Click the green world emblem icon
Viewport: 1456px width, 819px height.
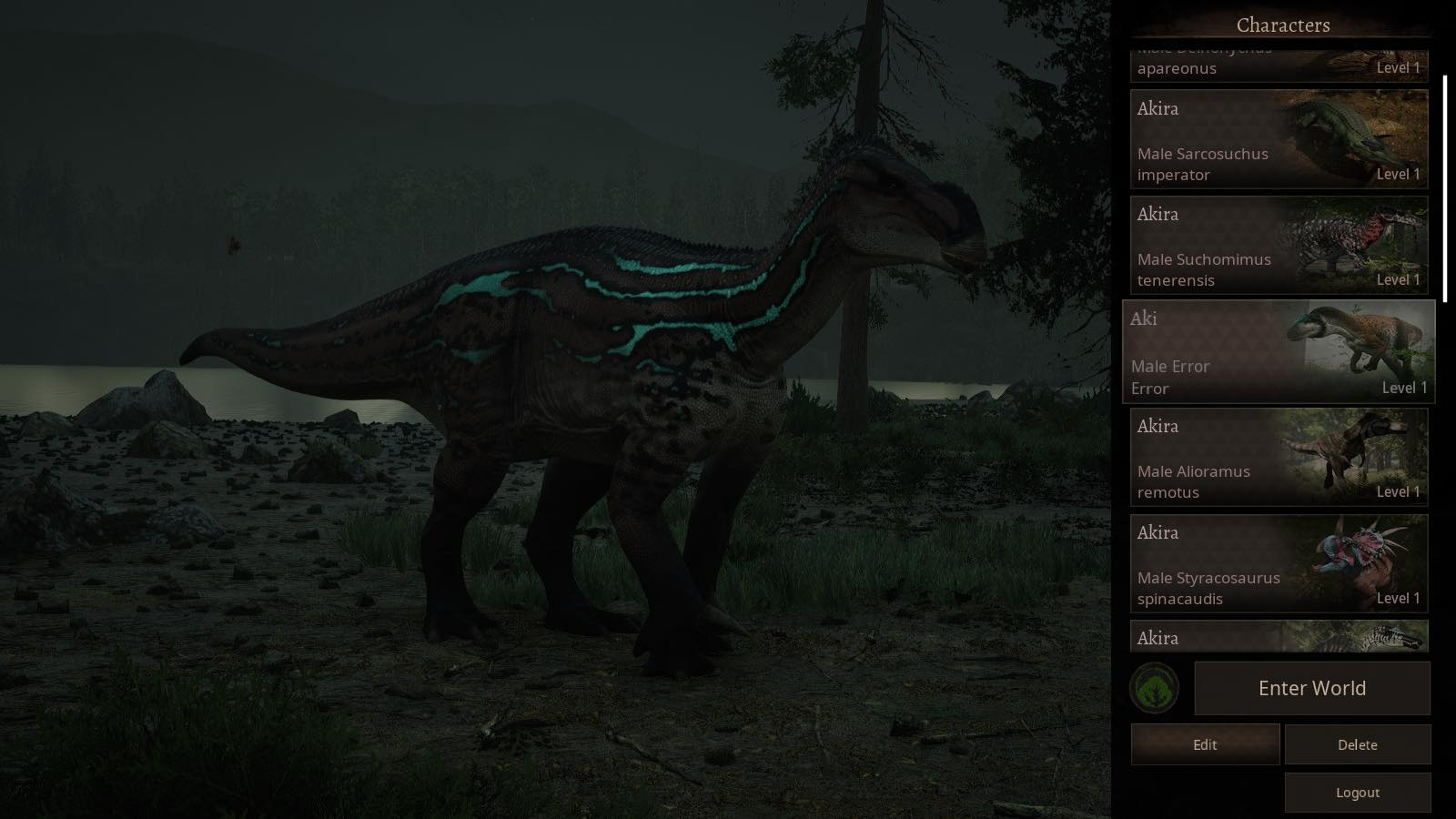tap(1154, 689)
